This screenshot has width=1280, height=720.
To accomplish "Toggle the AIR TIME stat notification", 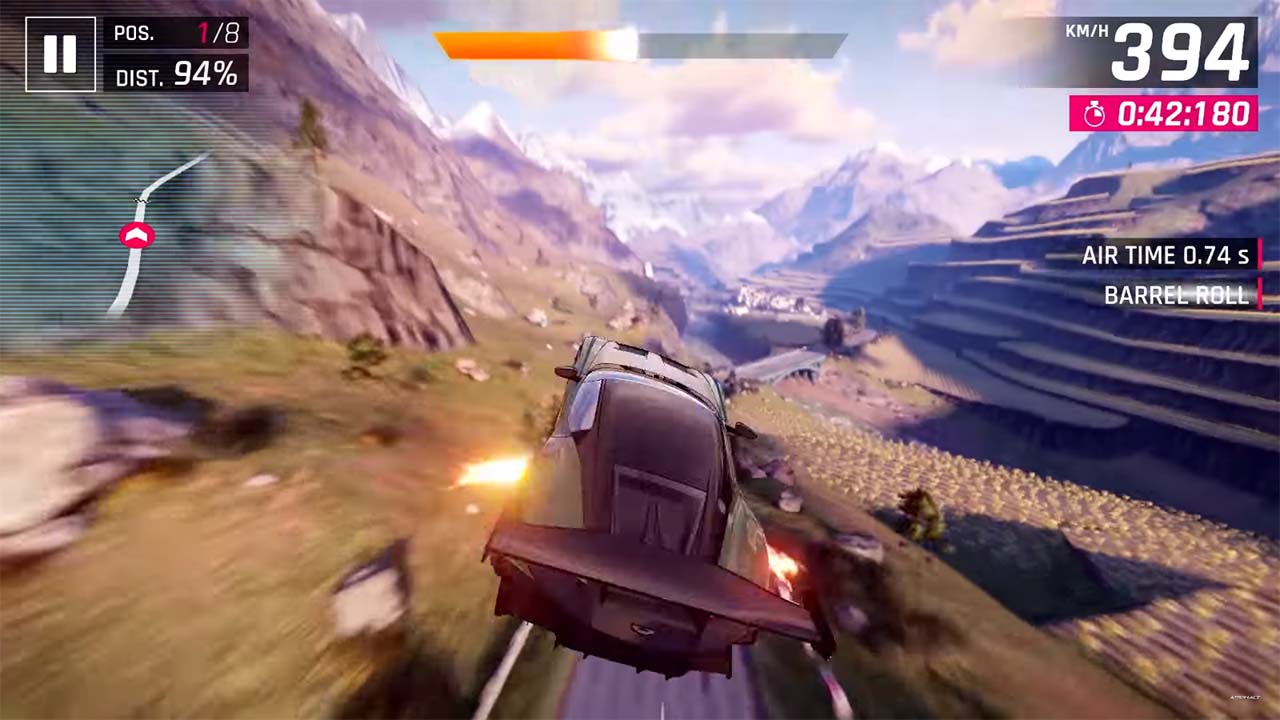I will 1164,255.
